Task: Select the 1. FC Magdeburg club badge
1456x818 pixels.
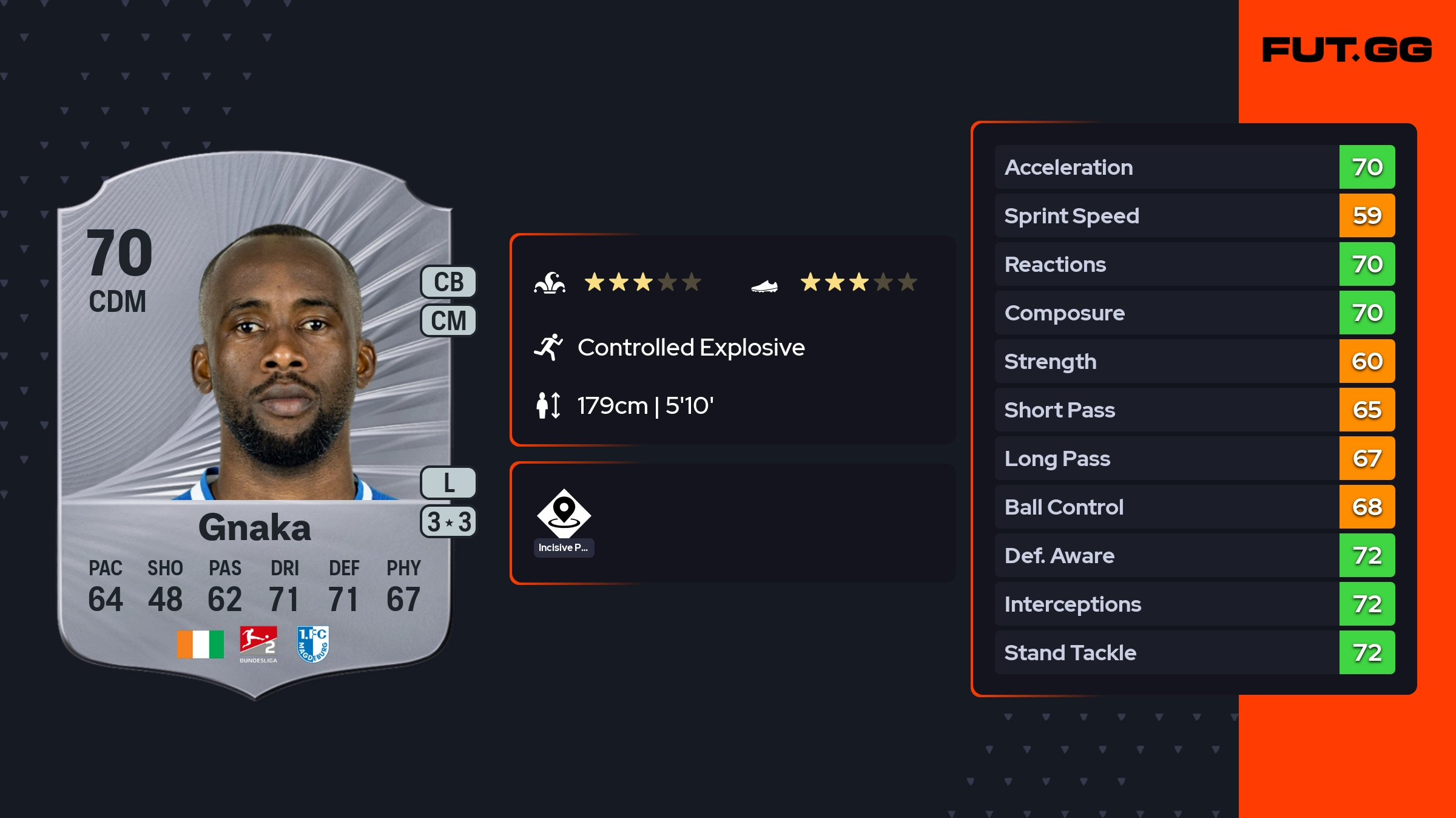Action: coord(313,644)
